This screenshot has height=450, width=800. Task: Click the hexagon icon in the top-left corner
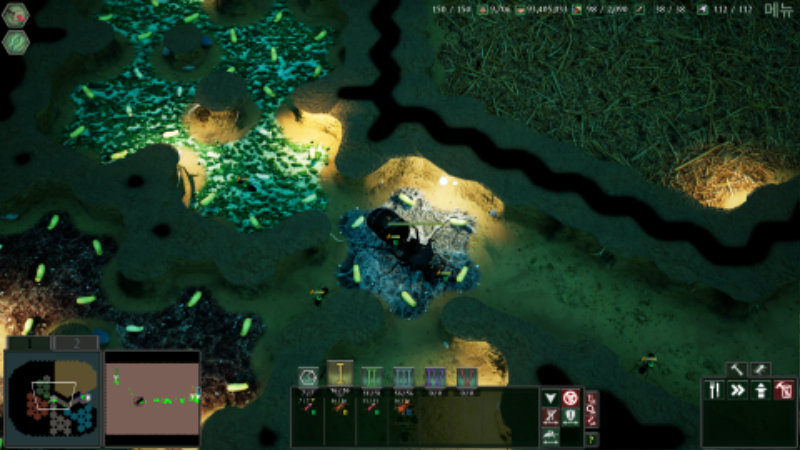click(x=16, y=16)
